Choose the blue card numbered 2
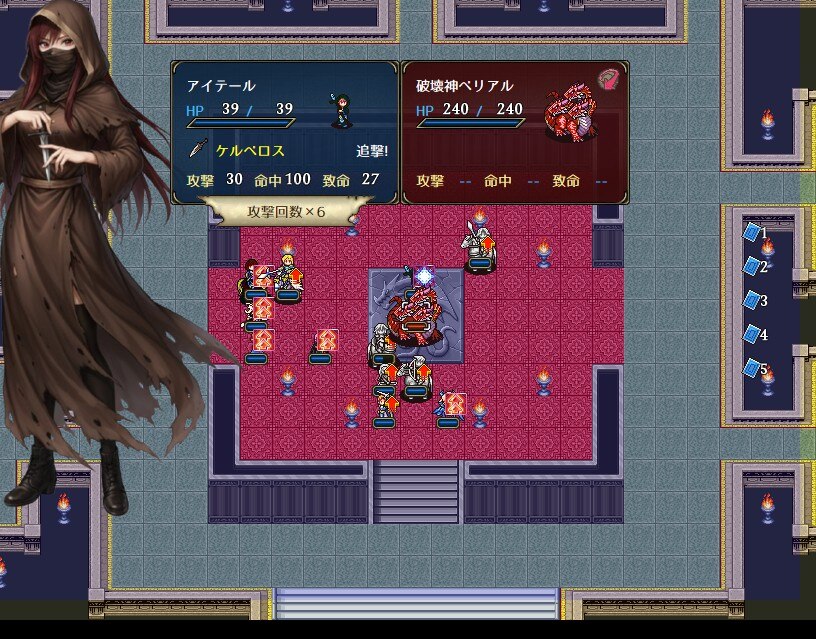The image size is (816, 639). click(x=752, y=266)
